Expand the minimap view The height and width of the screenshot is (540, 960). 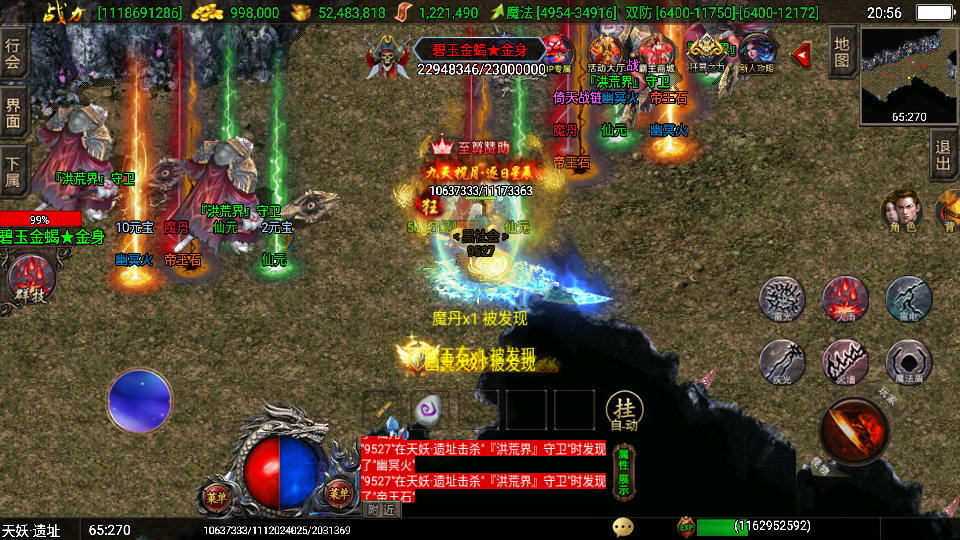[x=908, y=75]
